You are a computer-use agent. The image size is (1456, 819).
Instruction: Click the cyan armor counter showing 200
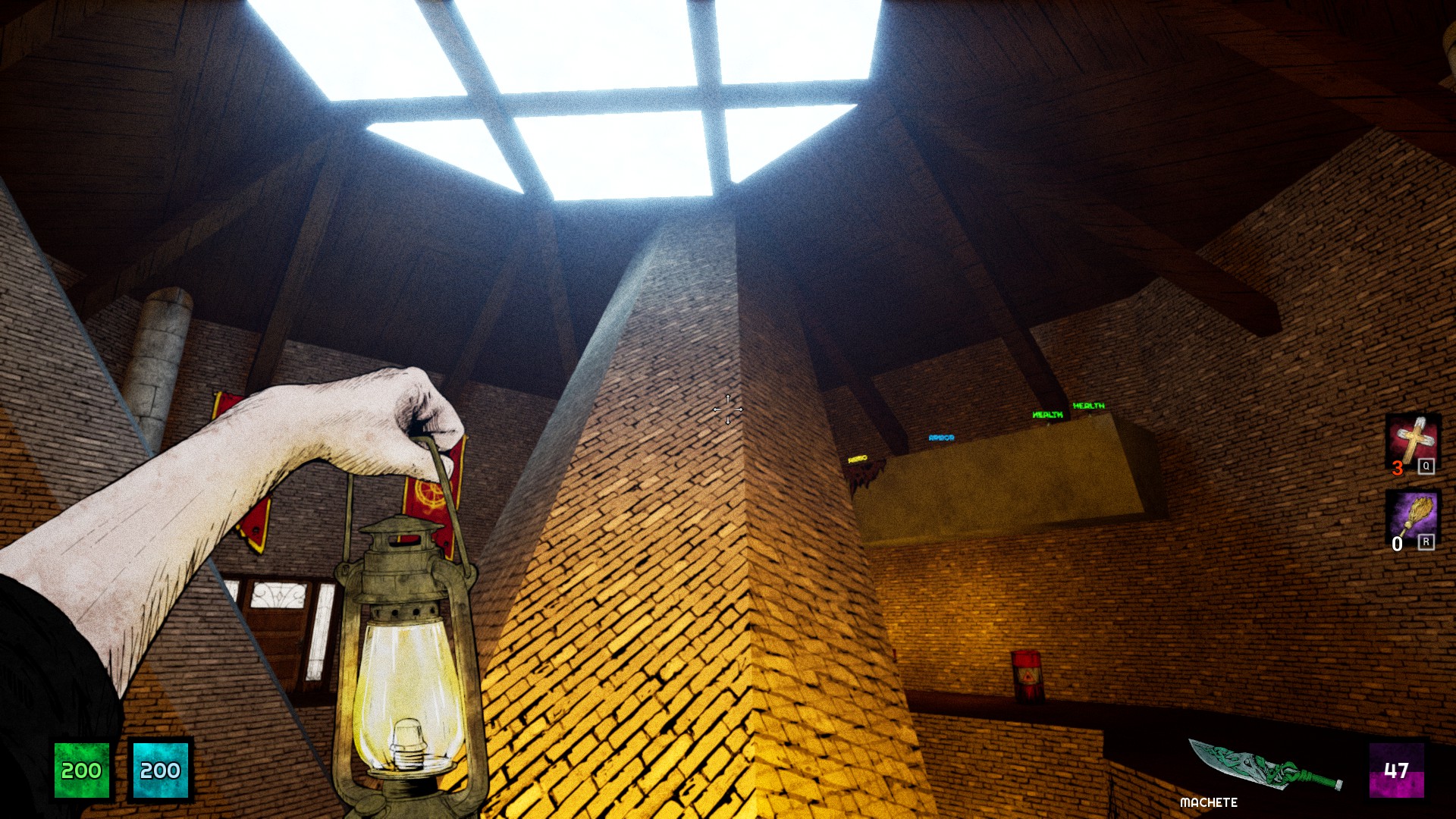(x=159, y=772)
